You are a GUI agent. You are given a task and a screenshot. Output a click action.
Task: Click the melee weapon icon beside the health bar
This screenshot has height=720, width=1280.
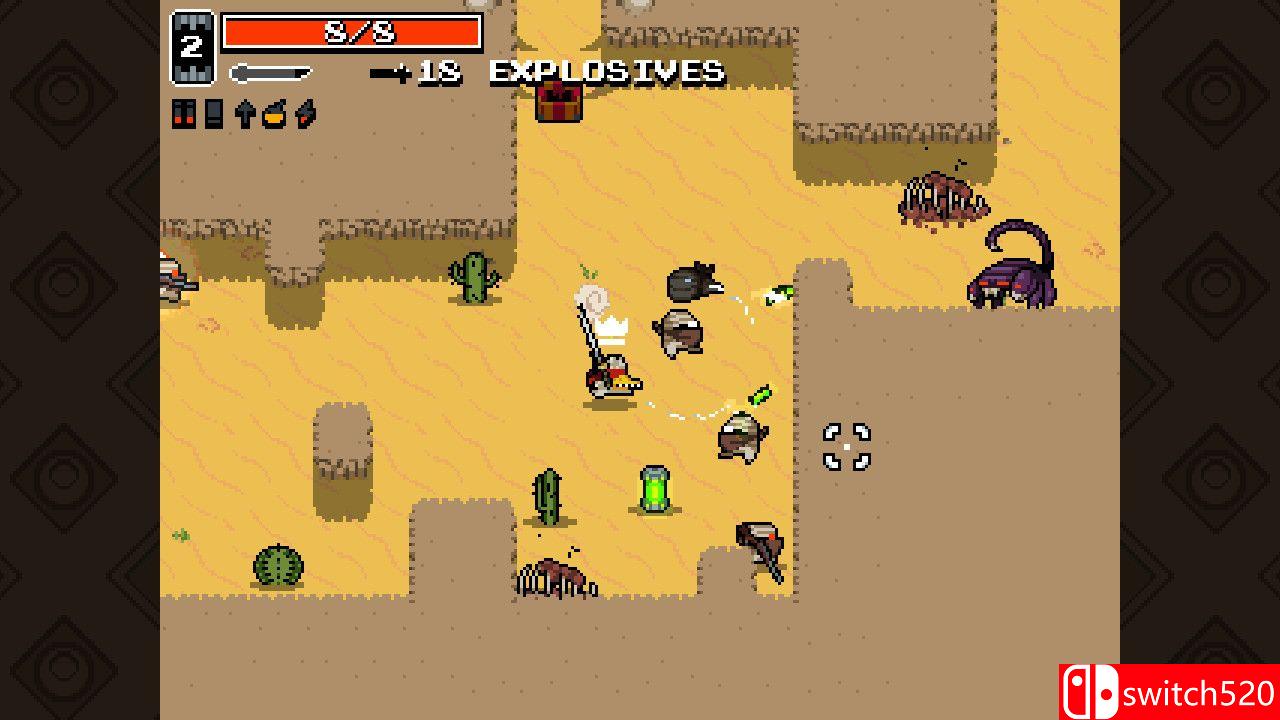(270, 71)
